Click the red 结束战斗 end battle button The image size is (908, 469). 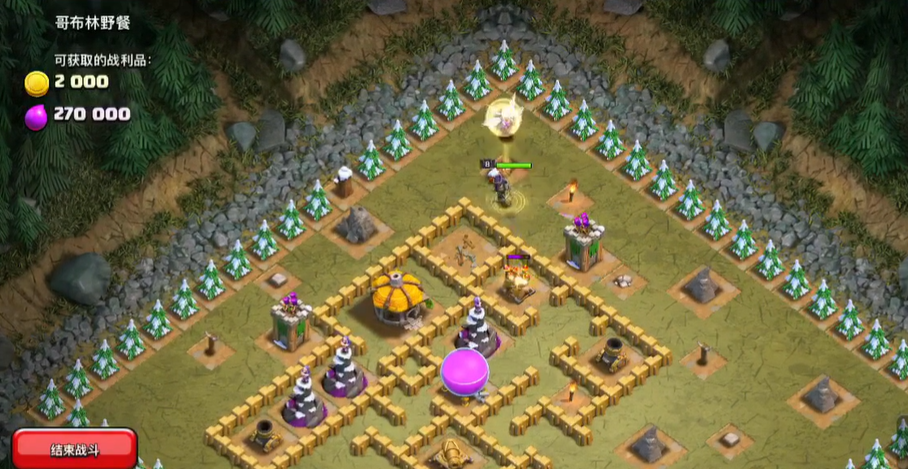[x=74, y=449]
